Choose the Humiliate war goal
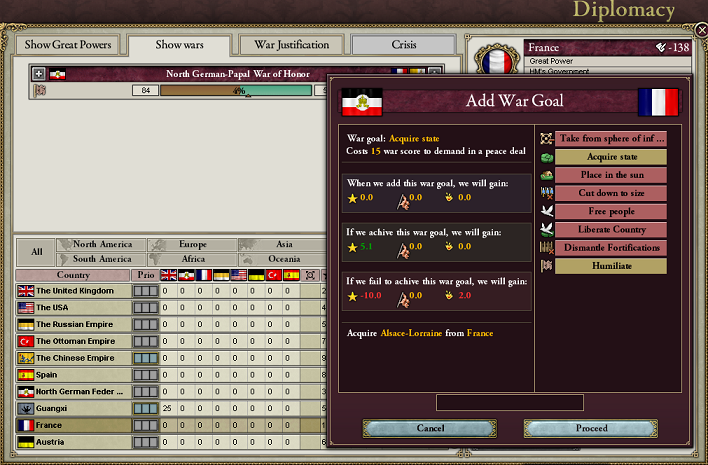This screenshot has width=708, height=465. pyautogui.click(x=610, y=265)
